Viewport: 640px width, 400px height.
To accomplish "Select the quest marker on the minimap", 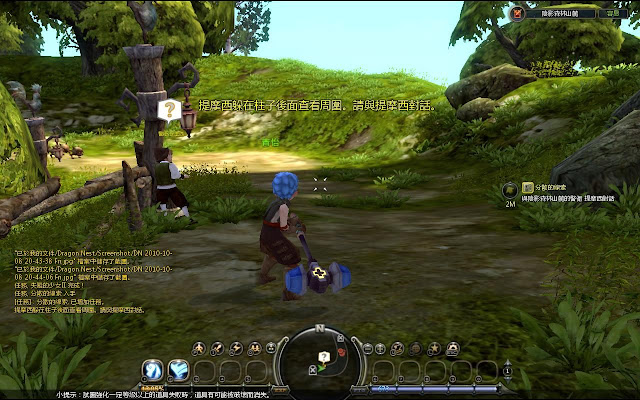I will point(324,357).
